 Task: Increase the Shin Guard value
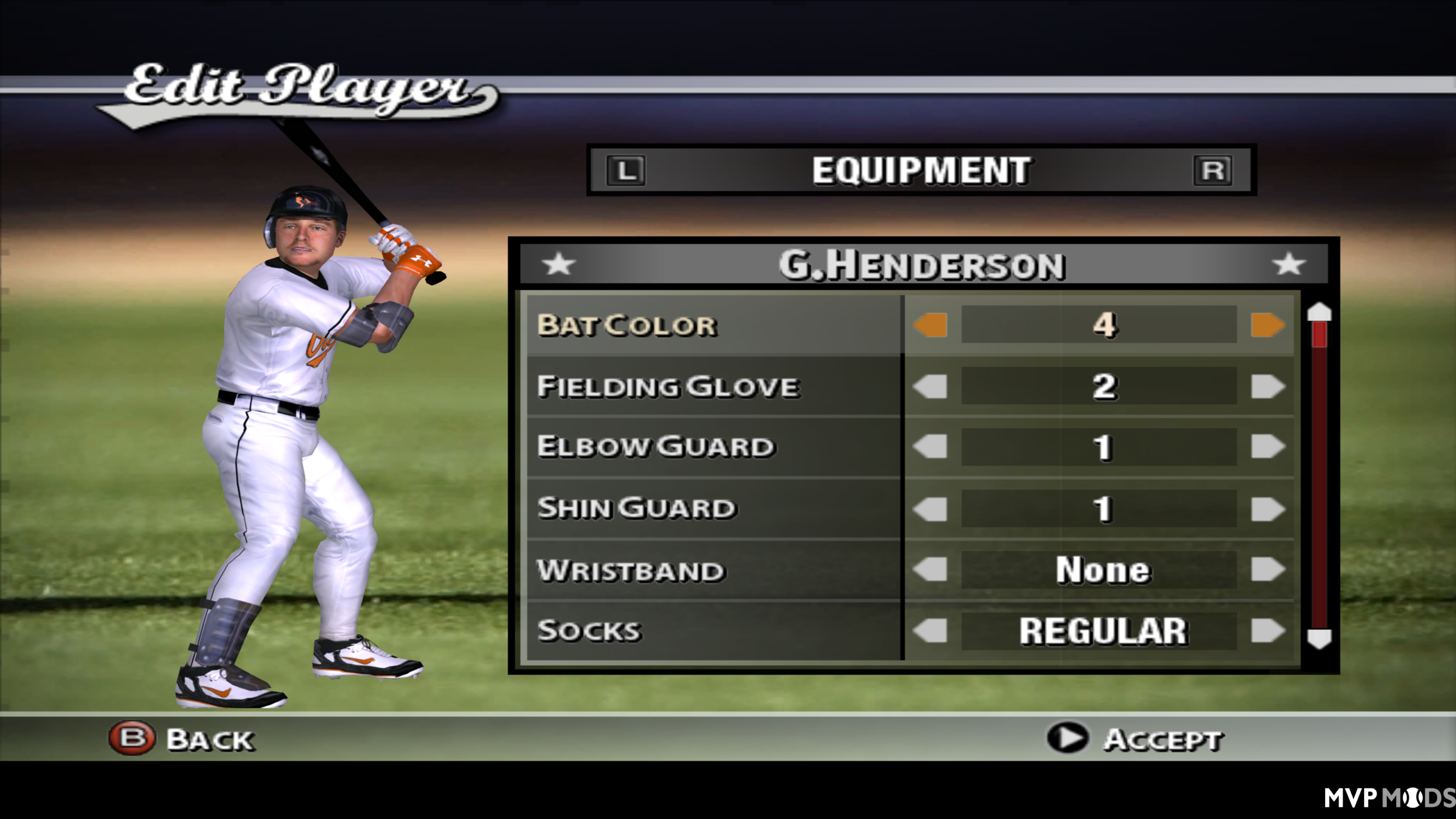(x=1268, y=508)
